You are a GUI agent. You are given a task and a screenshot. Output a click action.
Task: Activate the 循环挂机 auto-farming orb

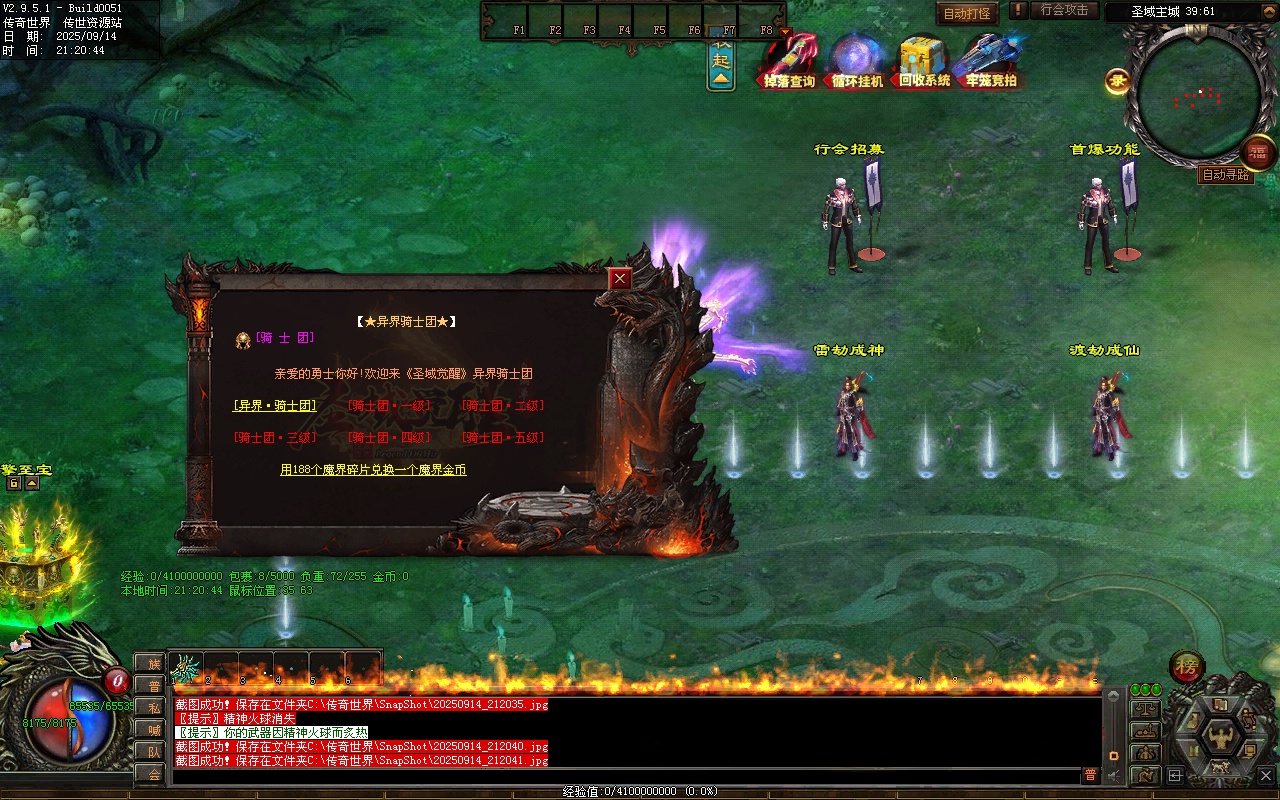pos(857,60)
